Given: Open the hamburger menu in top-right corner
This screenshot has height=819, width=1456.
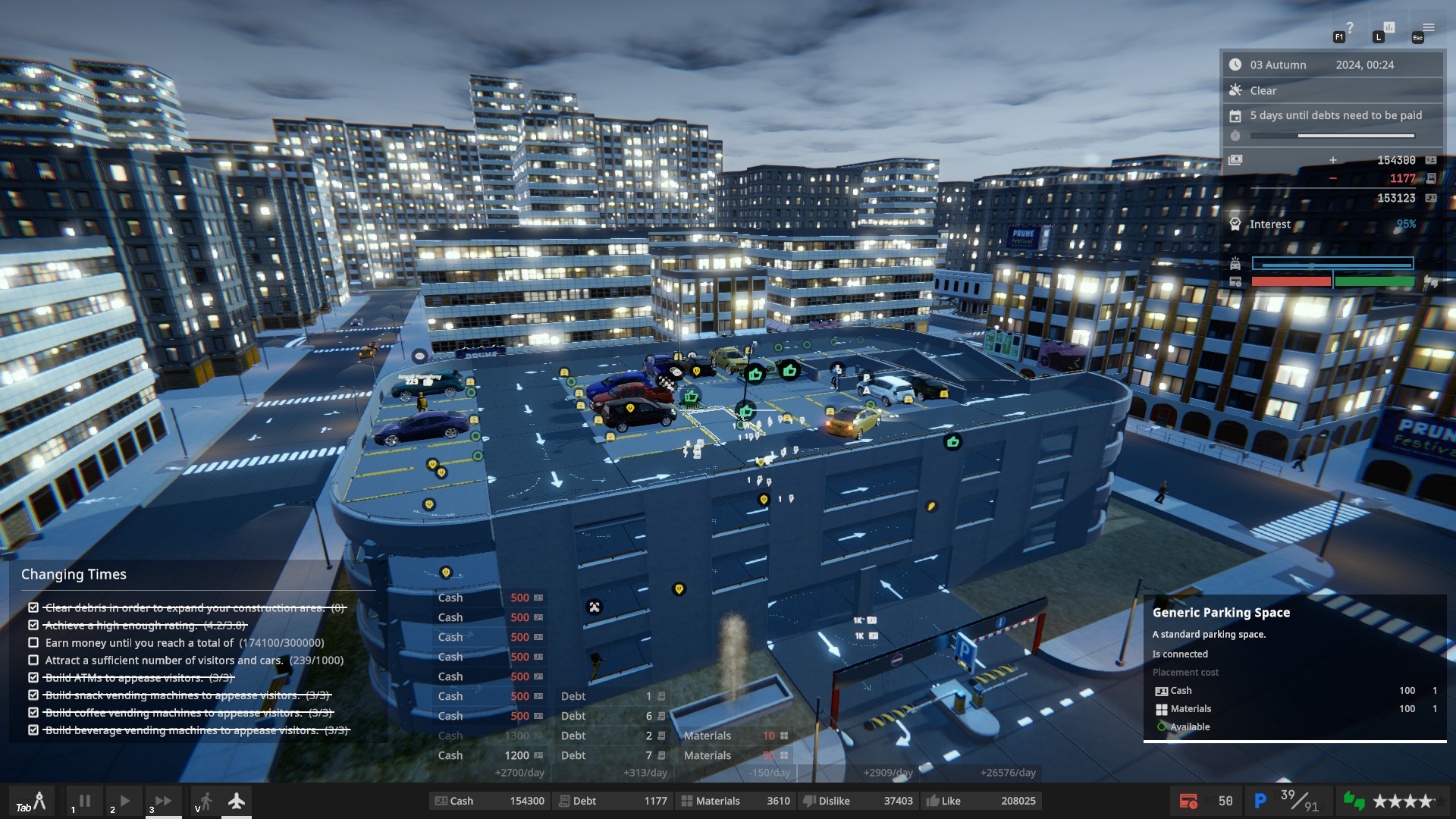Looking at the screenshot, I should [1429, 27].
